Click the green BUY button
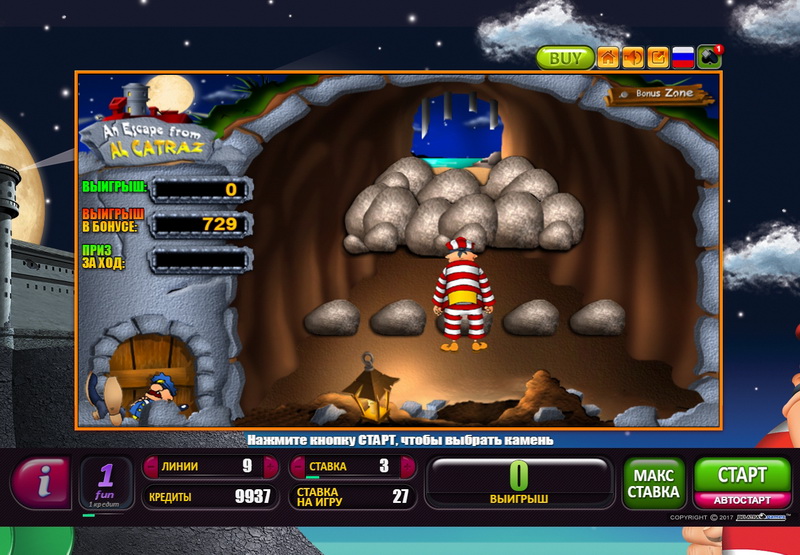Screen dimensions: 800x555 coord(565,58)
